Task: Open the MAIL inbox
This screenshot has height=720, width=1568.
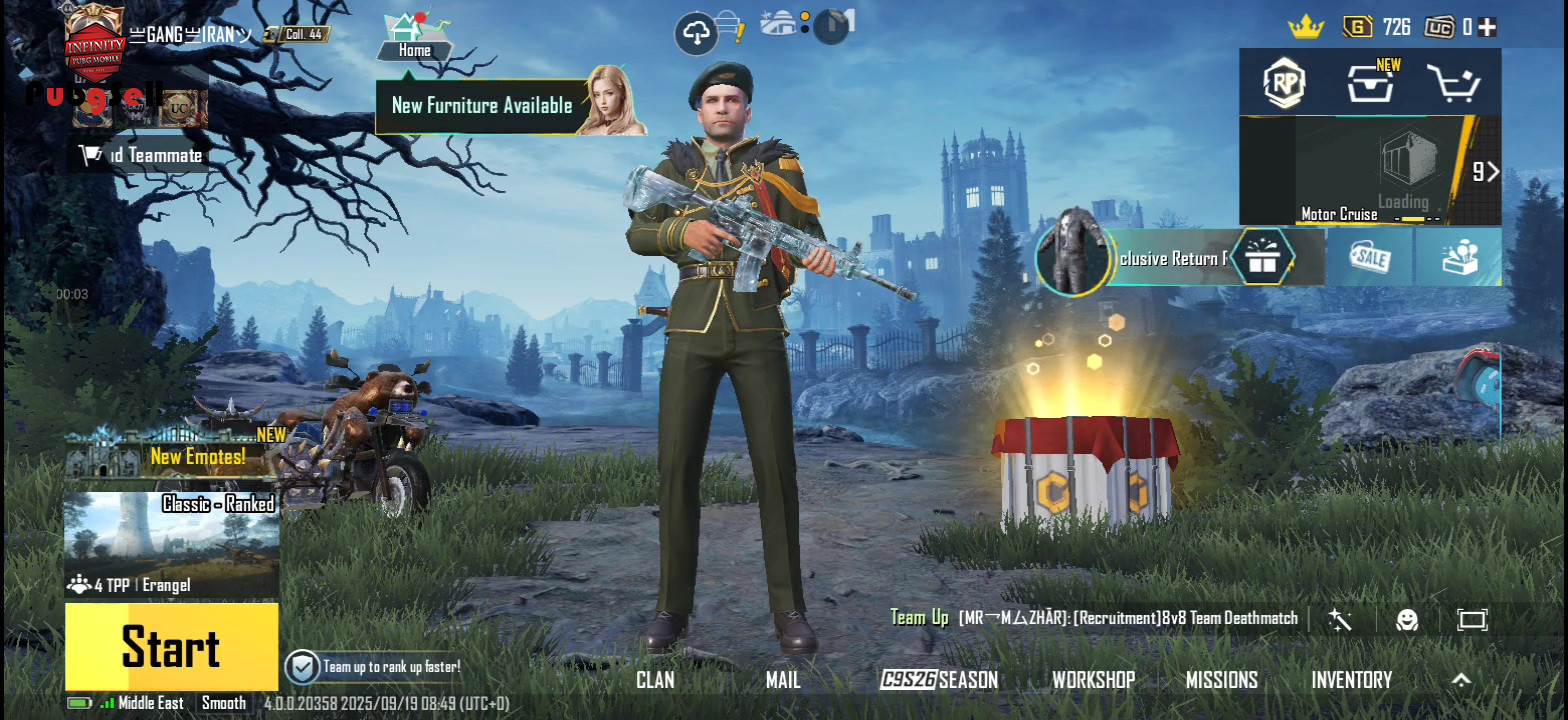Action: coord(783,680)
